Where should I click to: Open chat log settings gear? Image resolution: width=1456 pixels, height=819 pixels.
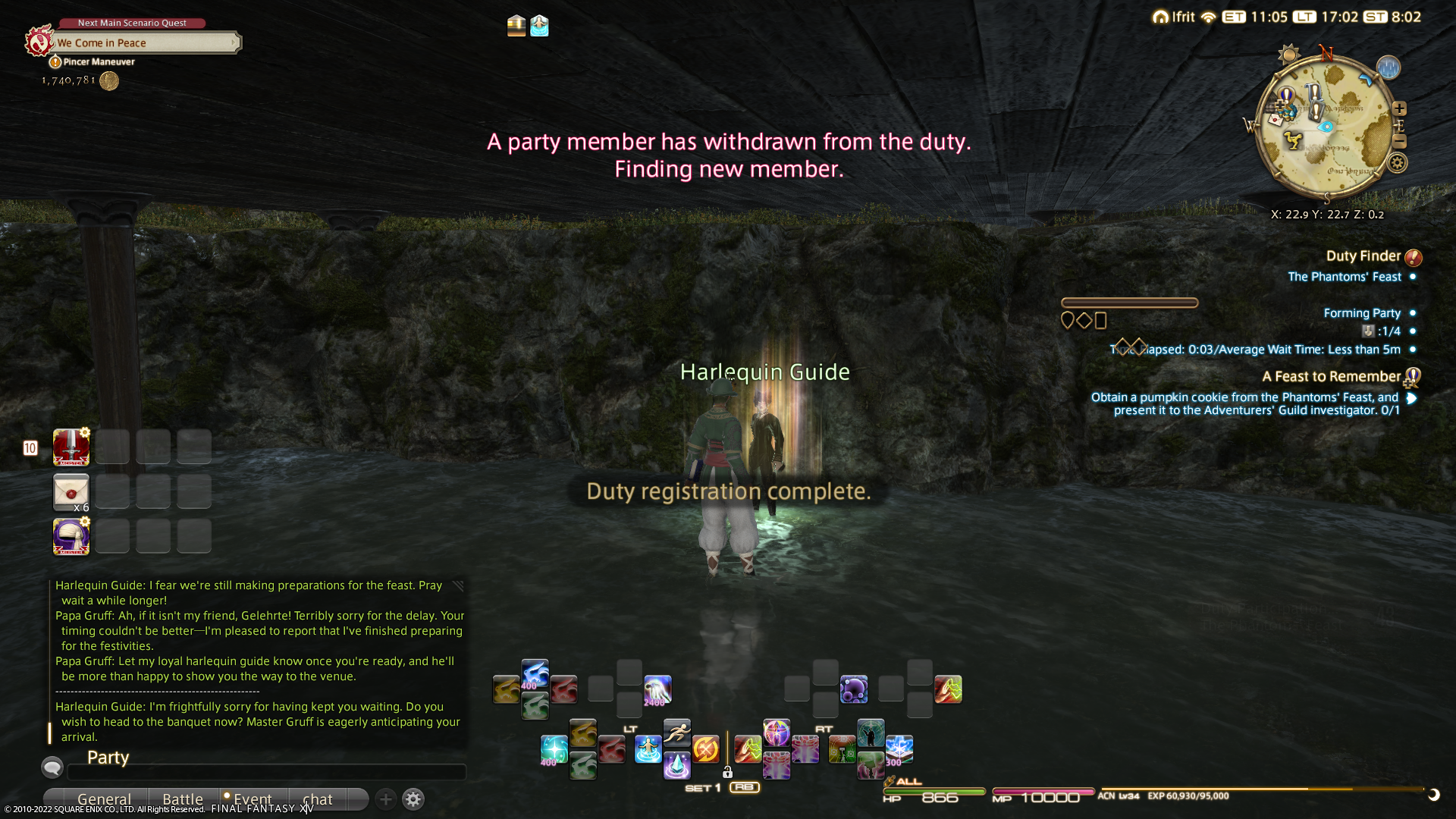(413, 799)
